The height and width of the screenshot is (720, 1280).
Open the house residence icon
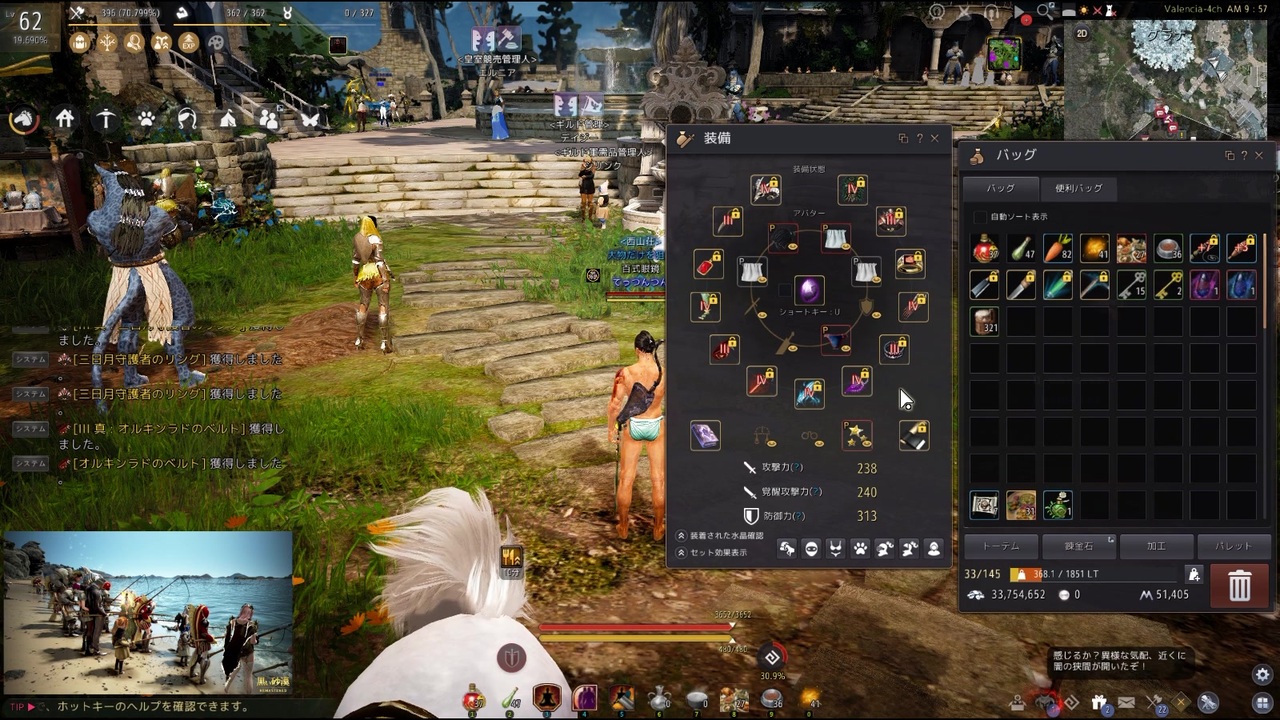click(x=65, y=119)
